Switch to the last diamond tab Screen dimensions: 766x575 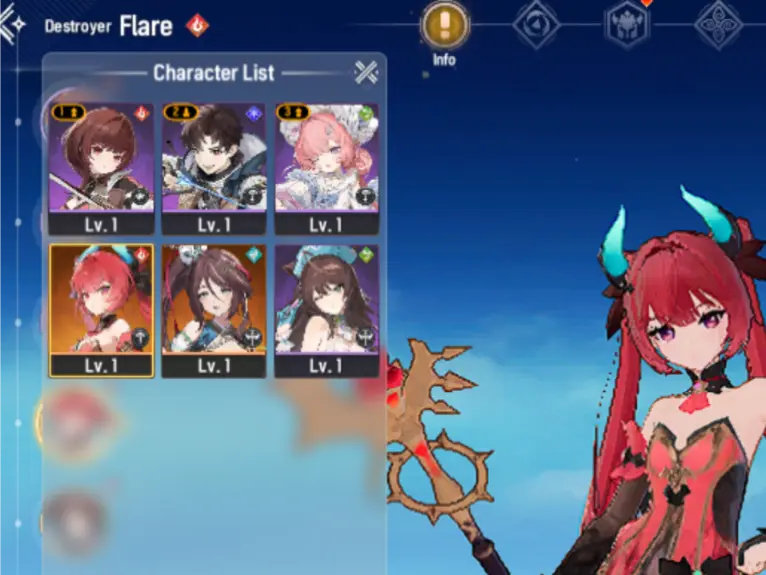(x=718, y=25)
